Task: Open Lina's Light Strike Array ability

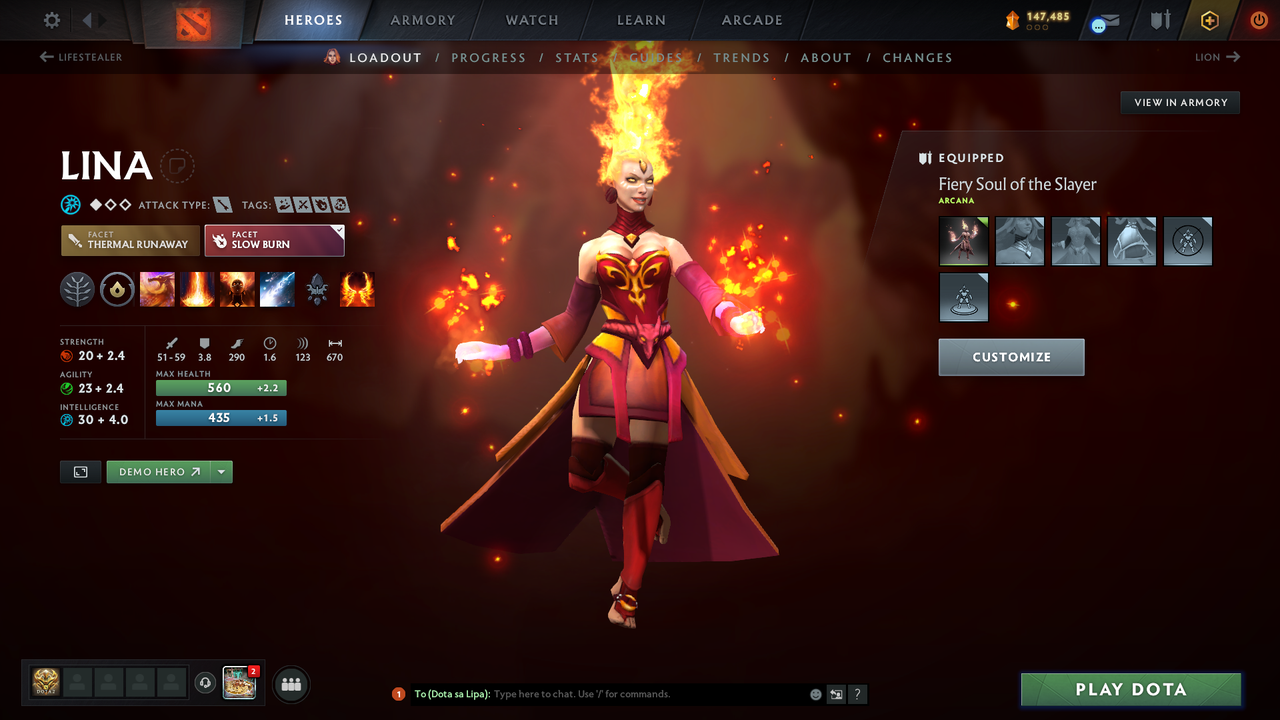Action: click(x=197, y=289)
